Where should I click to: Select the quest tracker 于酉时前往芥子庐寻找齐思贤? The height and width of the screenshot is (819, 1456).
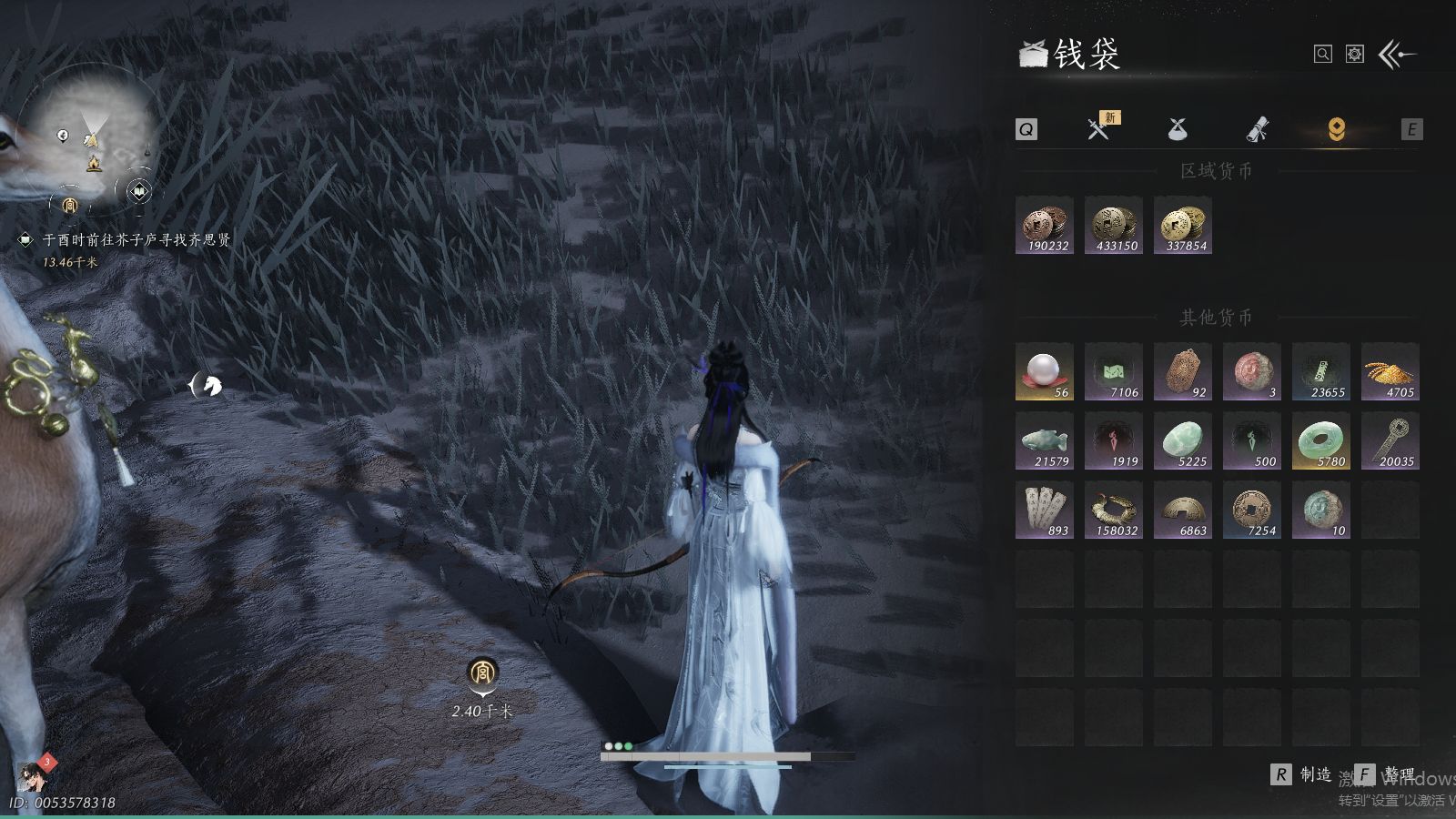click(x=136, y=240)
